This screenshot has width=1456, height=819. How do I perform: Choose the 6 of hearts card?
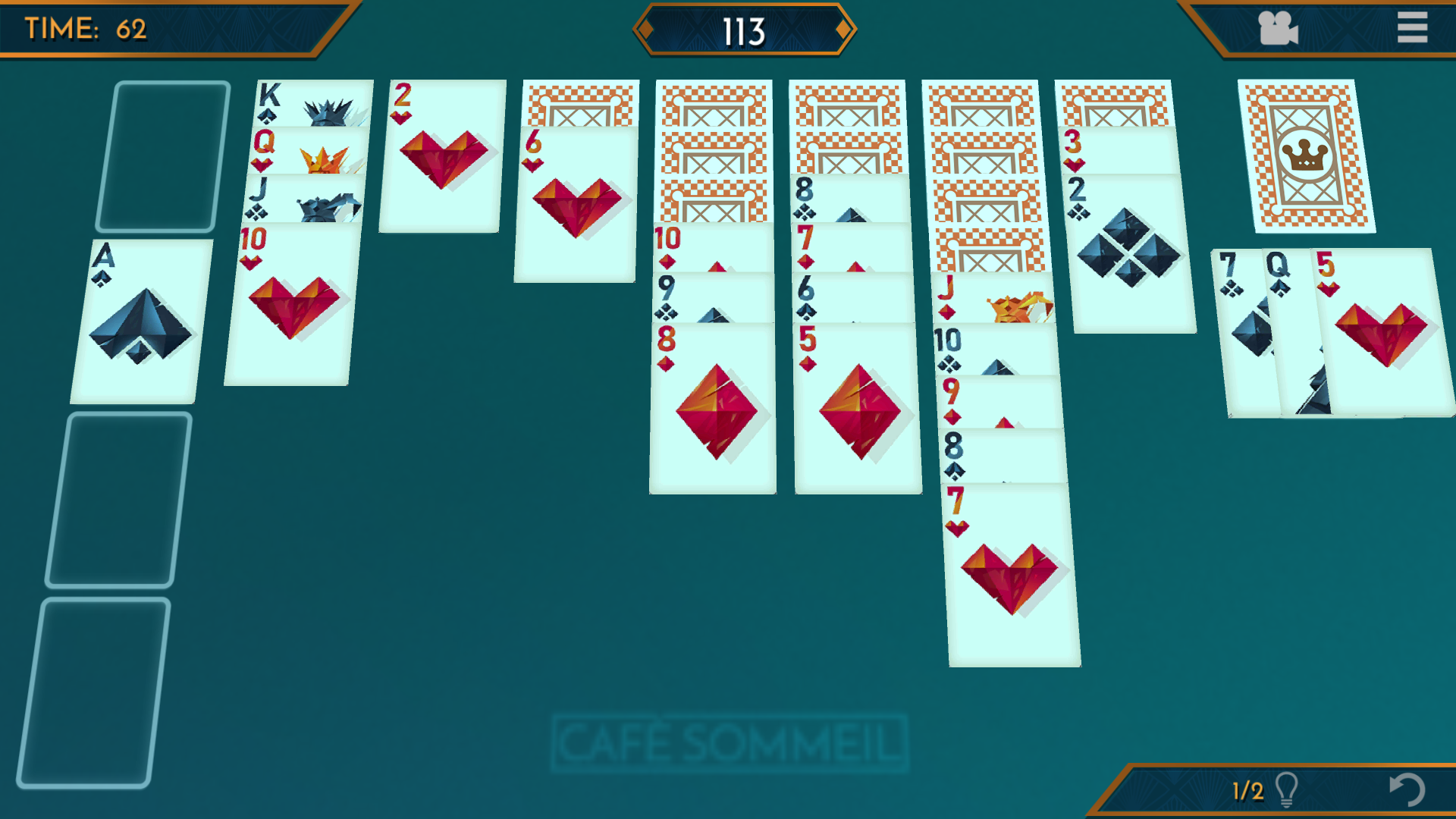pos(576,205)
